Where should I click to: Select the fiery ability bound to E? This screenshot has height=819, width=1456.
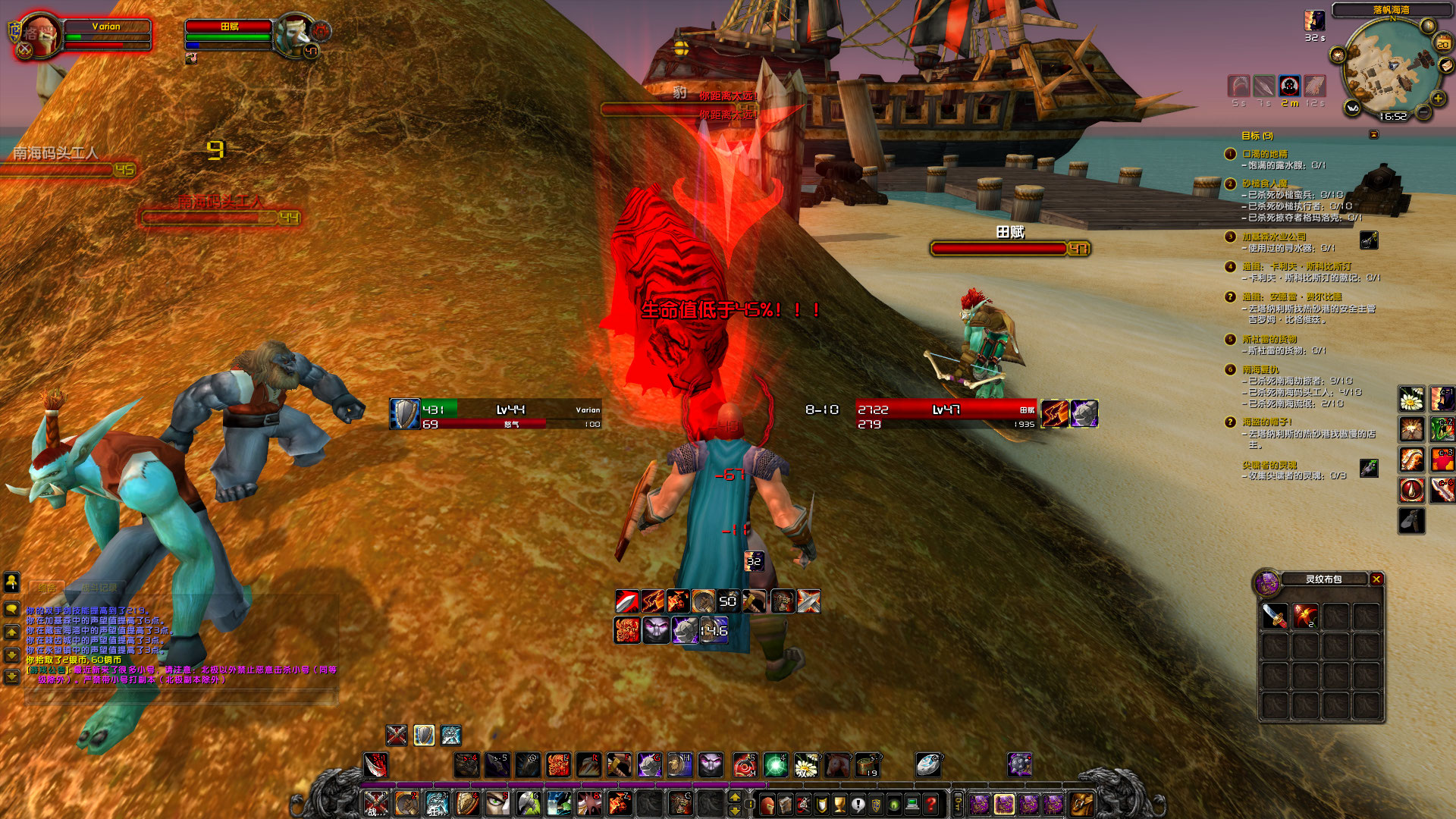[x=558, y=764]
